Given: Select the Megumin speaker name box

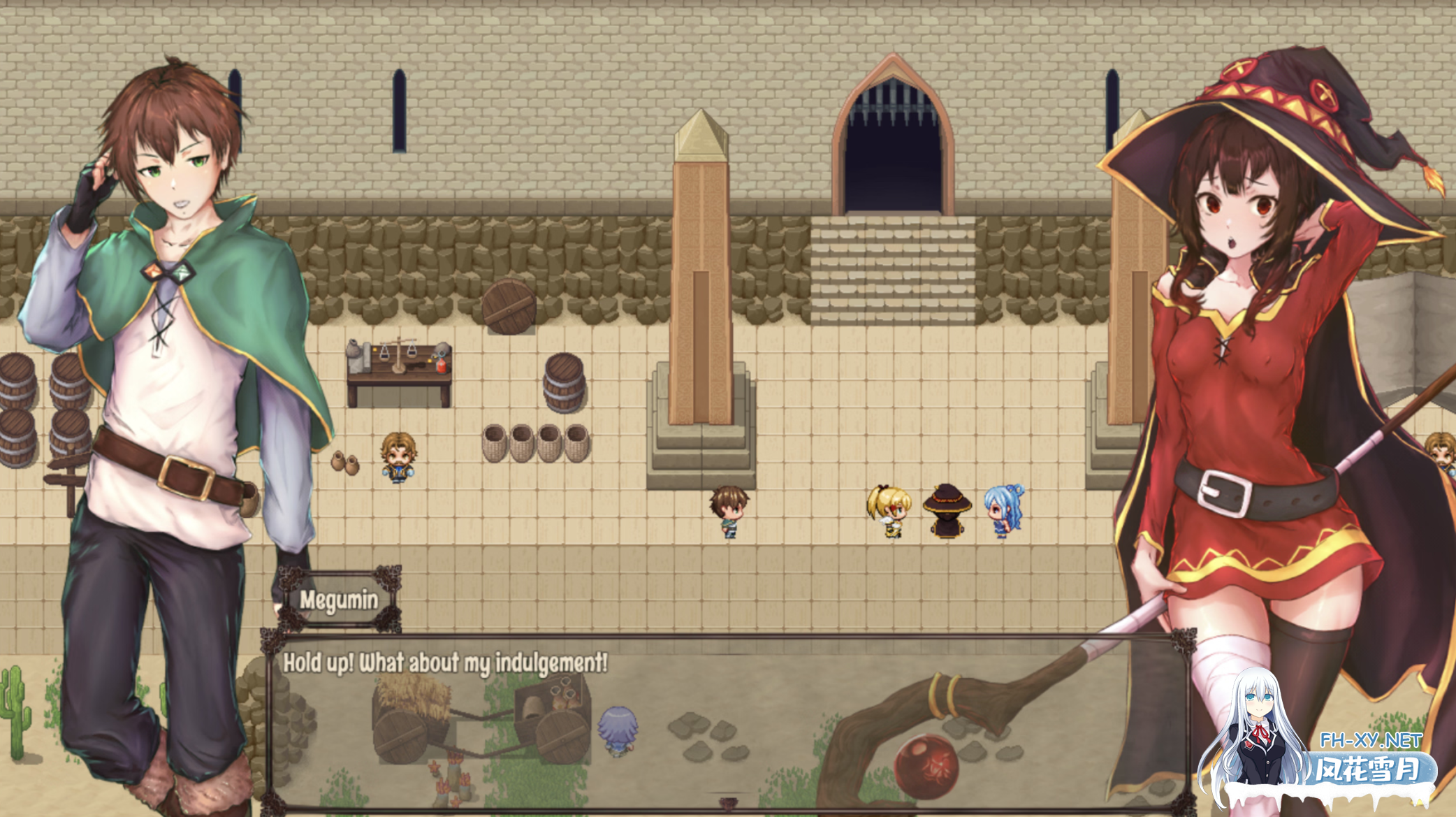Looking at the screenshot, I should (339, 600).
